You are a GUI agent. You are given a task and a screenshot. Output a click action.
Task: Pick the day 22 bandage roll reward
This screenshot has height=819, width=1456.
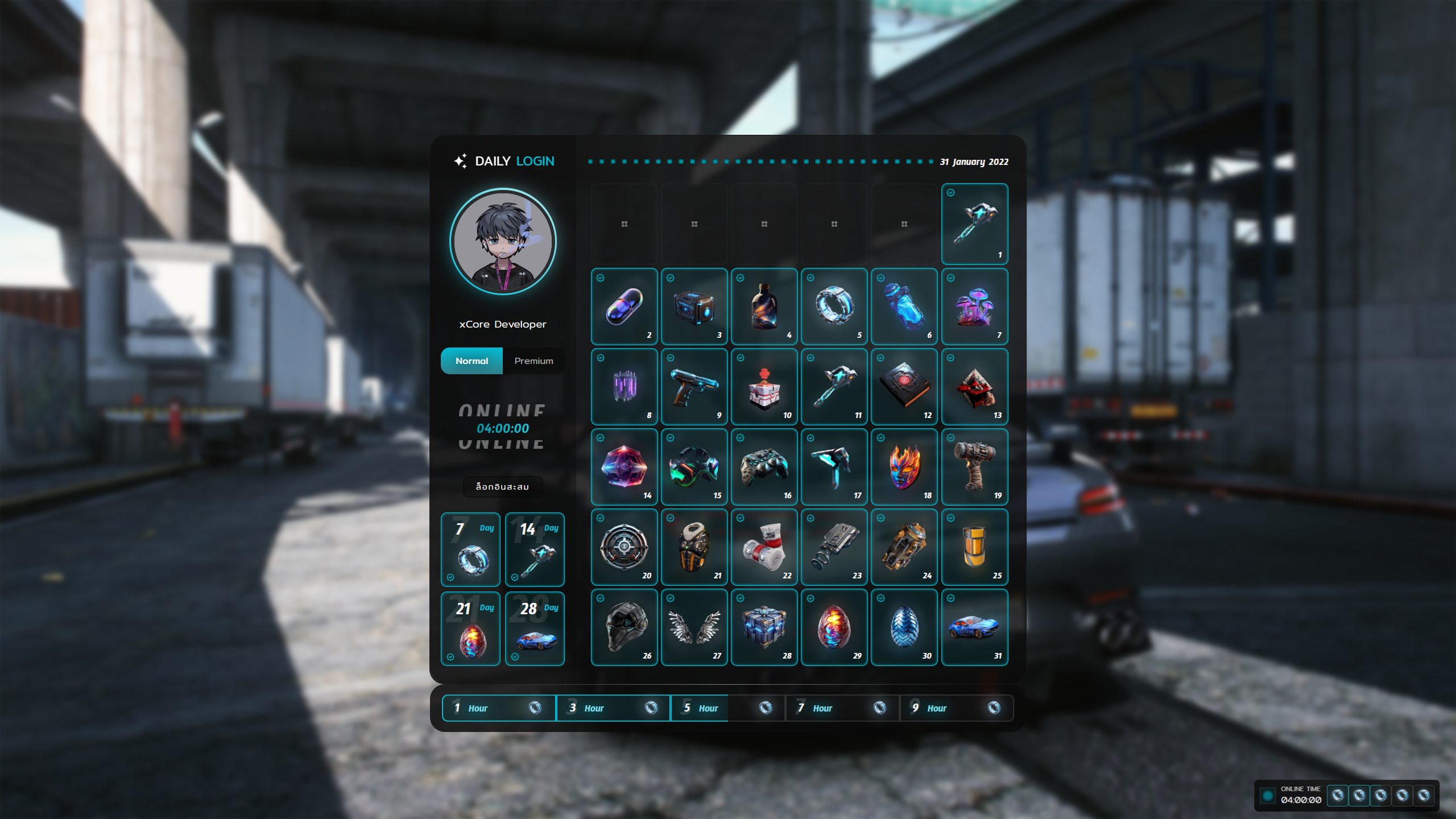pos(764,547)
